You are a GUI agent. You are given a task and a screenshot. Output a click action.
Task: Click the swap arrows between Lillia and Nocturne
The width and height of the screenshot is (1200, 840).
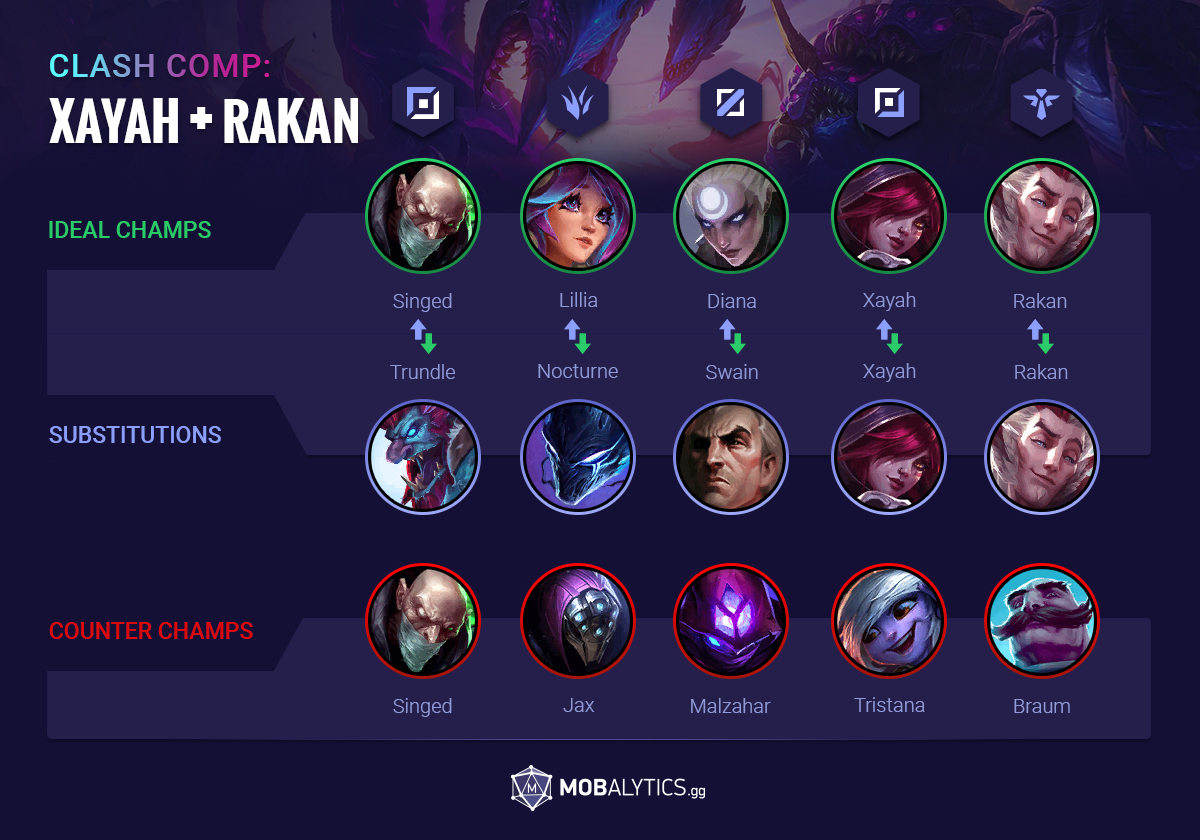578,336
